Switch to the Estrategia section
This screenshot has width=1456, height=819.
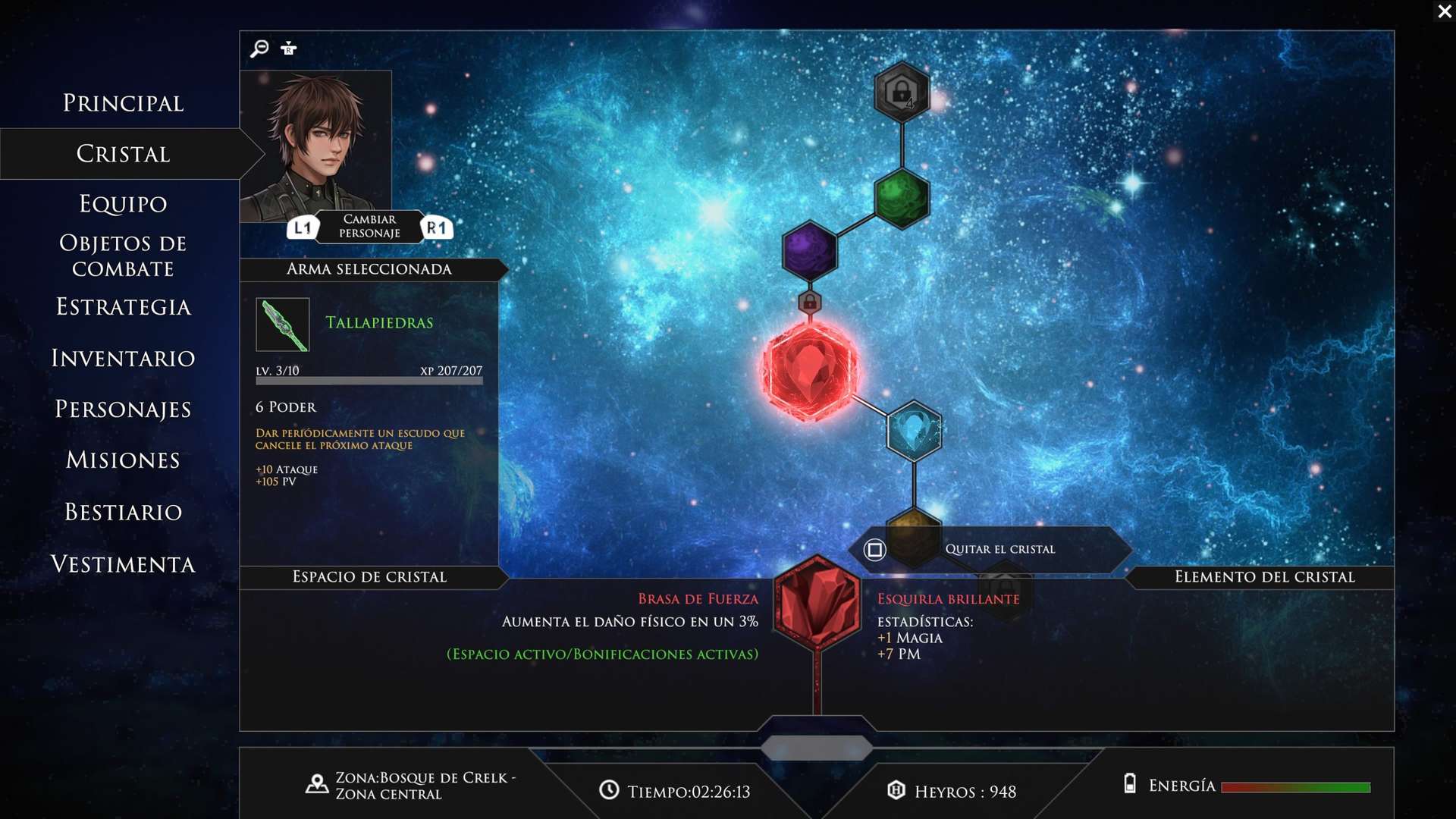123,307
